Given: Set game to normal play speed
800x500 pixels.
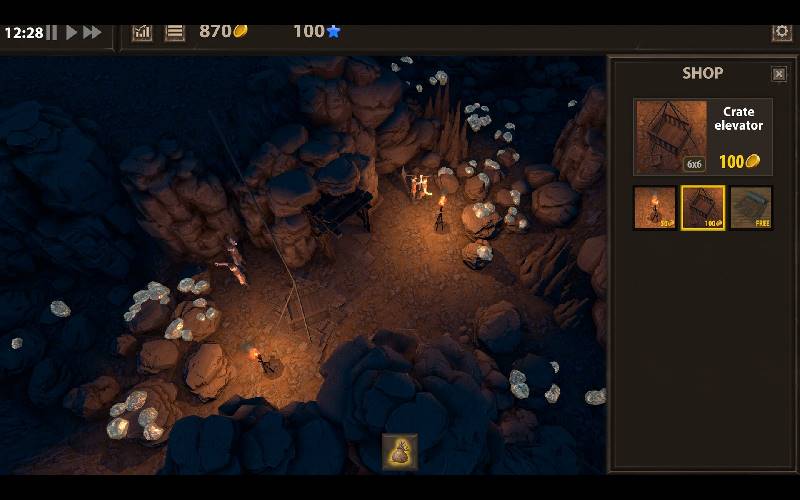Looking at the screenshot, I should pyautogui.click(x=71, y=33).
